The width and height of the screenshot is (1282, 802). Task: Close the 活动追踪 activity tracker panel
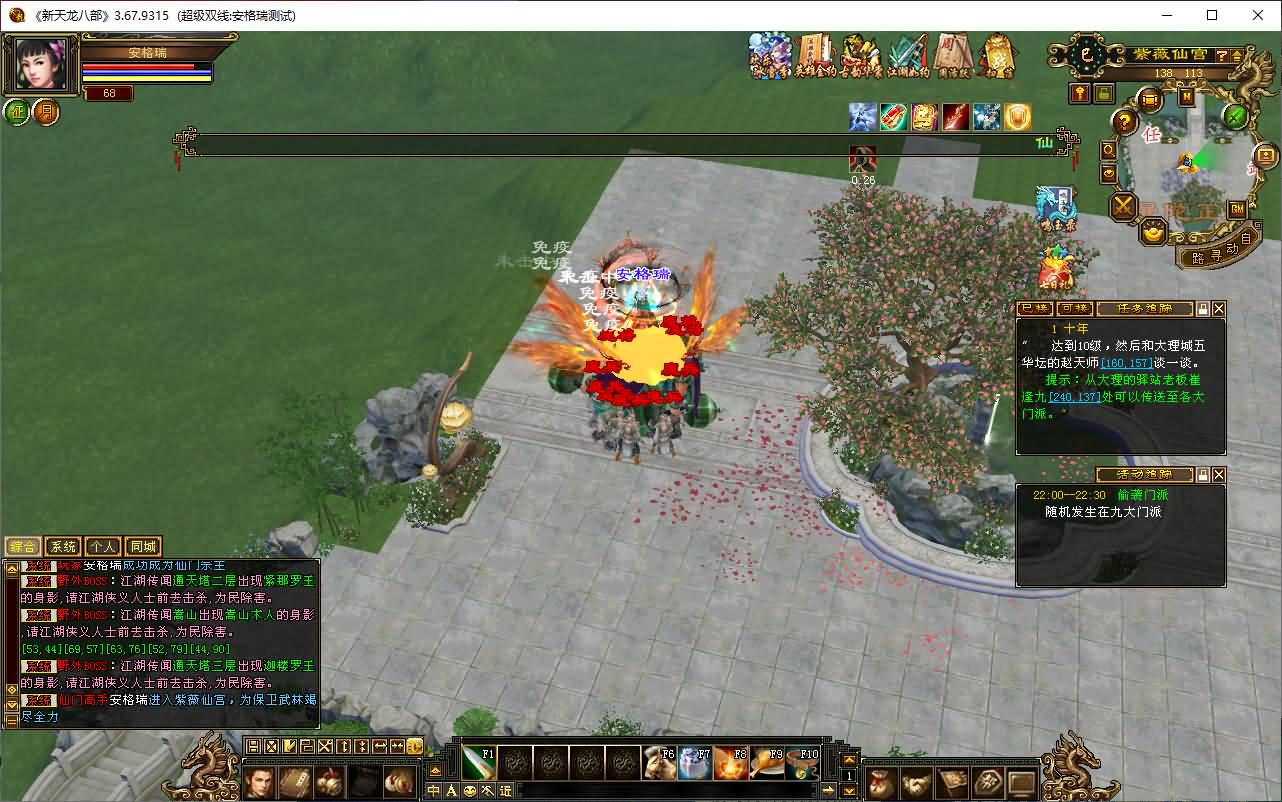tap(1218, 475)
